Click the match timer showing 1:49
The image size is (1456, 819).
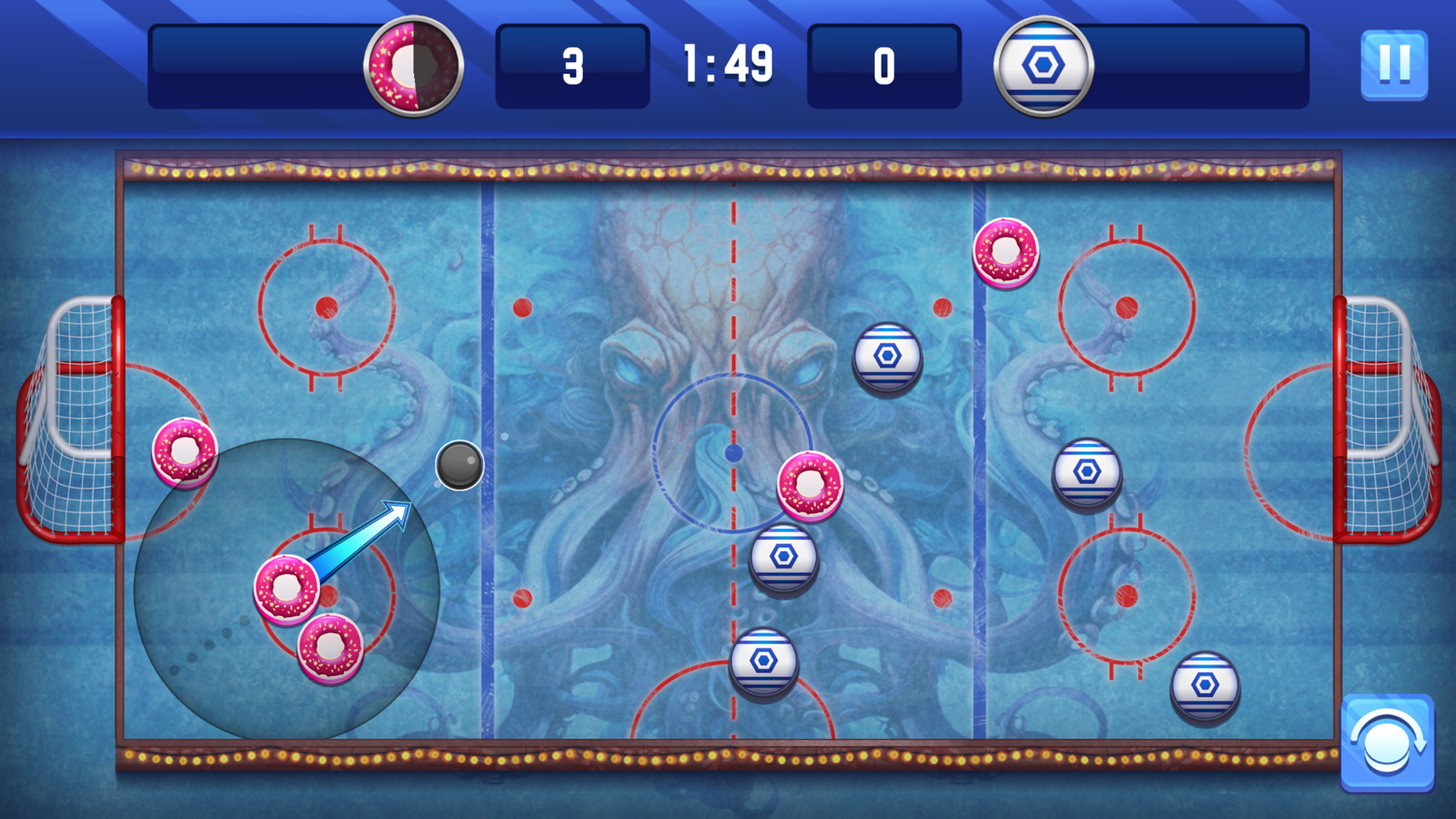[x=726, y=65]
